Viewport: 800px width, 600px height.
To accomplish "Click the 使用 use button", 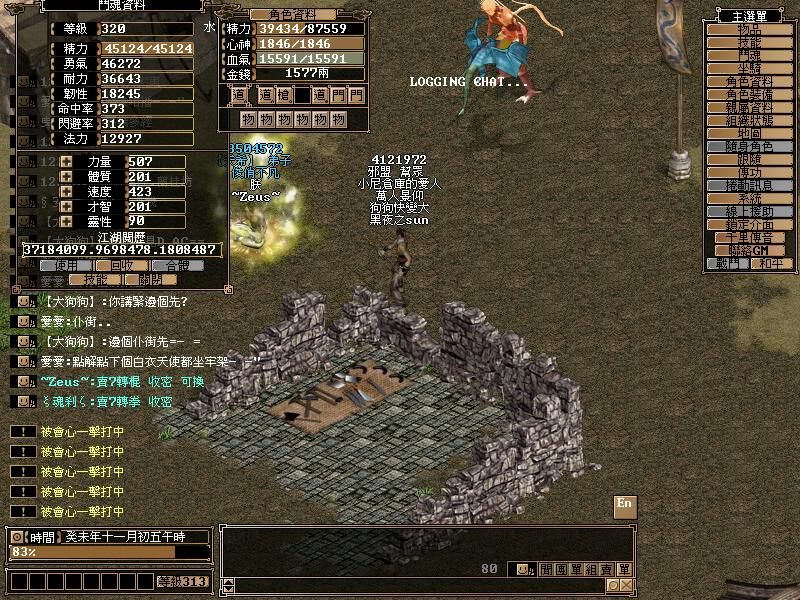I will tap(66, 266).
